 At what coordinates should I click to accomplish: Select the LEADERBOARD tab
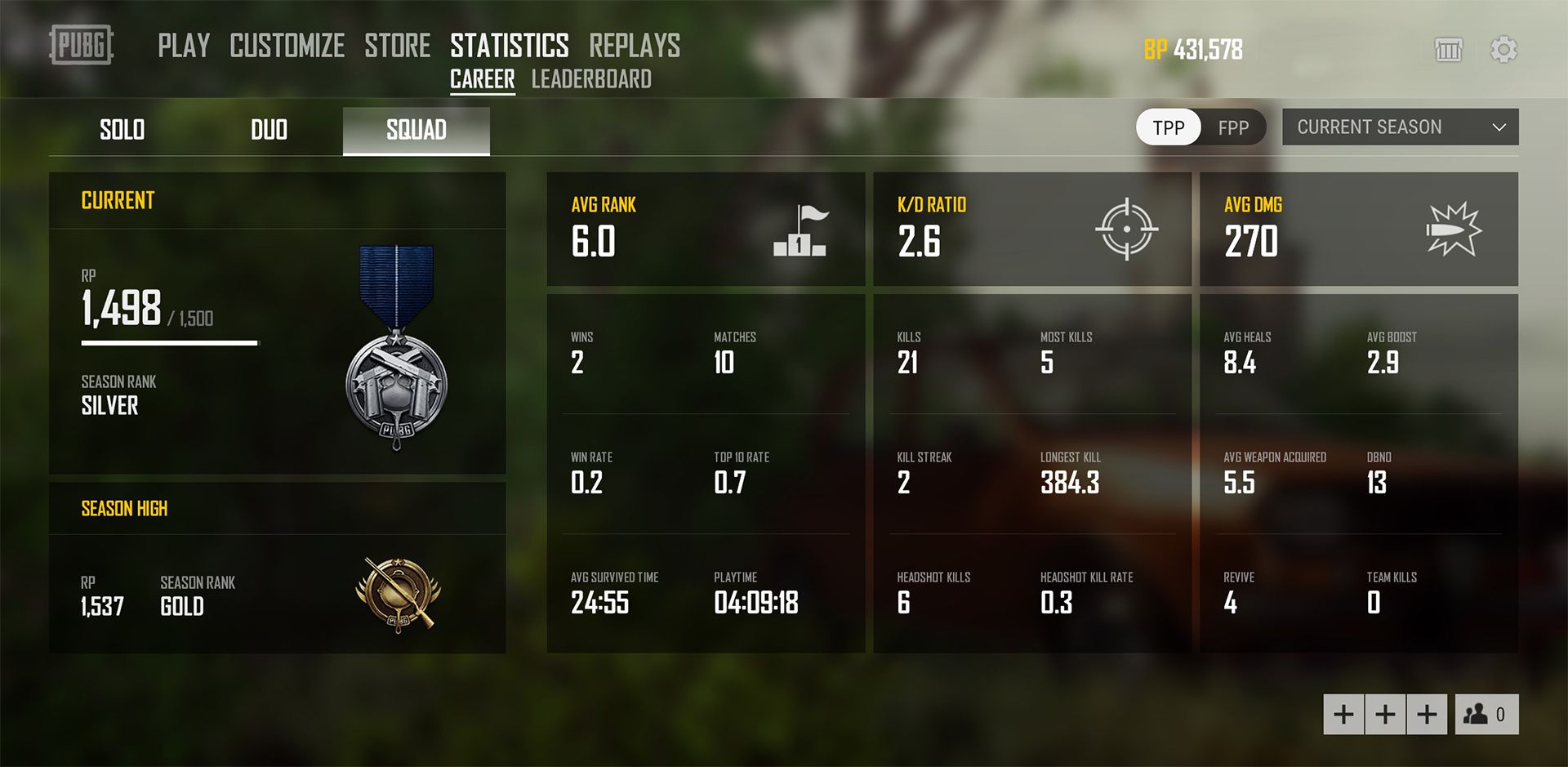(x=591, y=79)
